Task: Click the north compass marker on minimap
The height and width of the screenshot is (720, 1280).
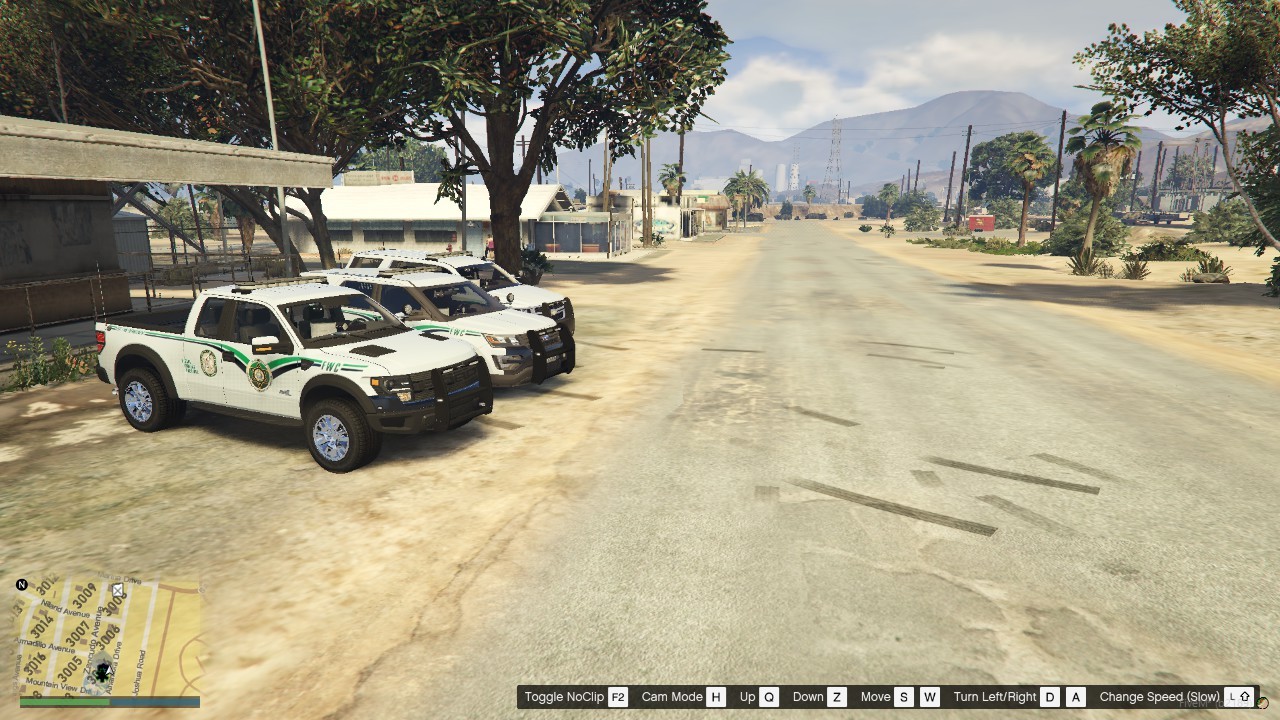Action: click(x=22, y=585)
